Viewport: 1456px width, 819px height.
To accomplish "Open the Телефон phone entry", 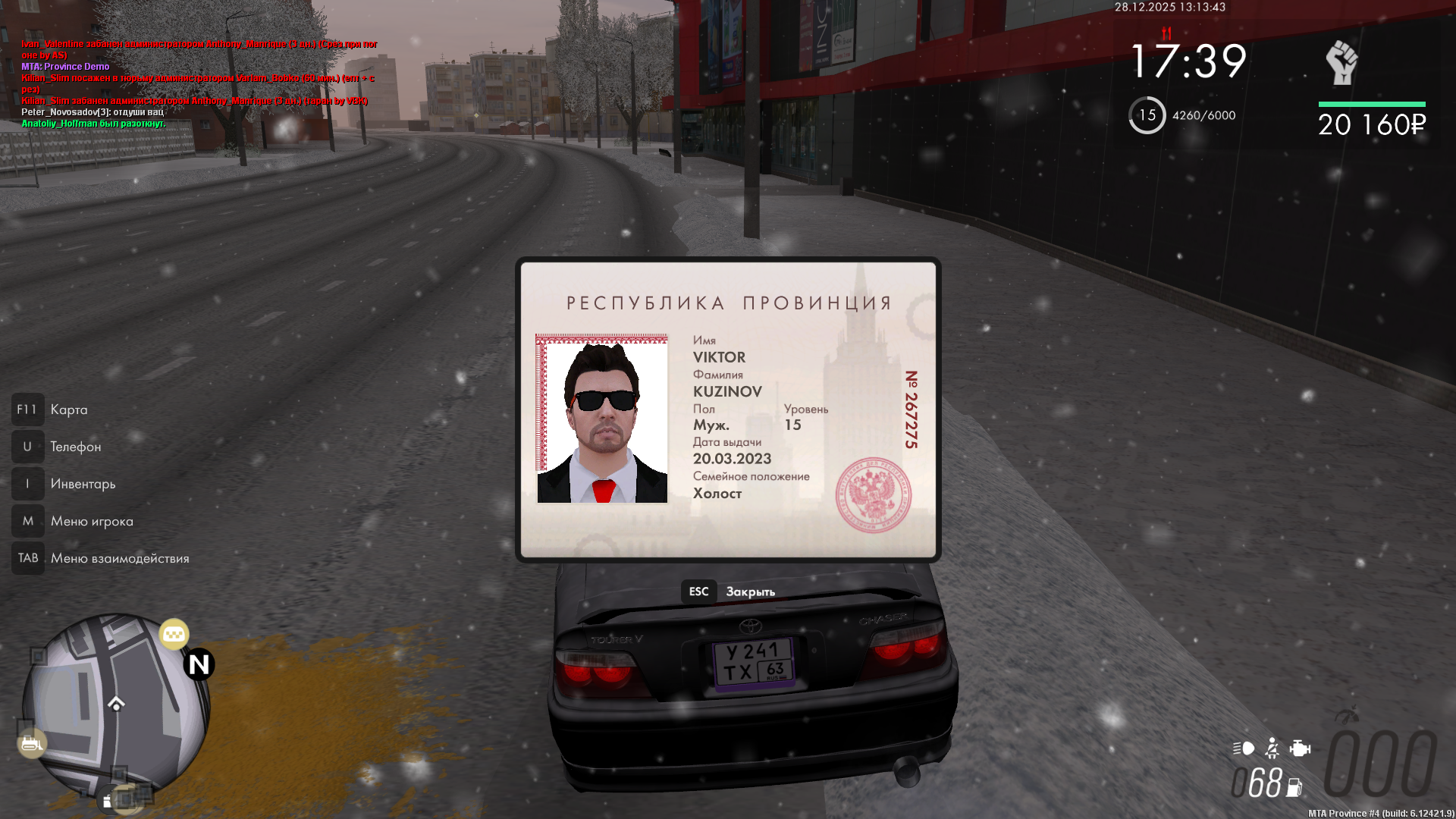I will pos(75,447).
